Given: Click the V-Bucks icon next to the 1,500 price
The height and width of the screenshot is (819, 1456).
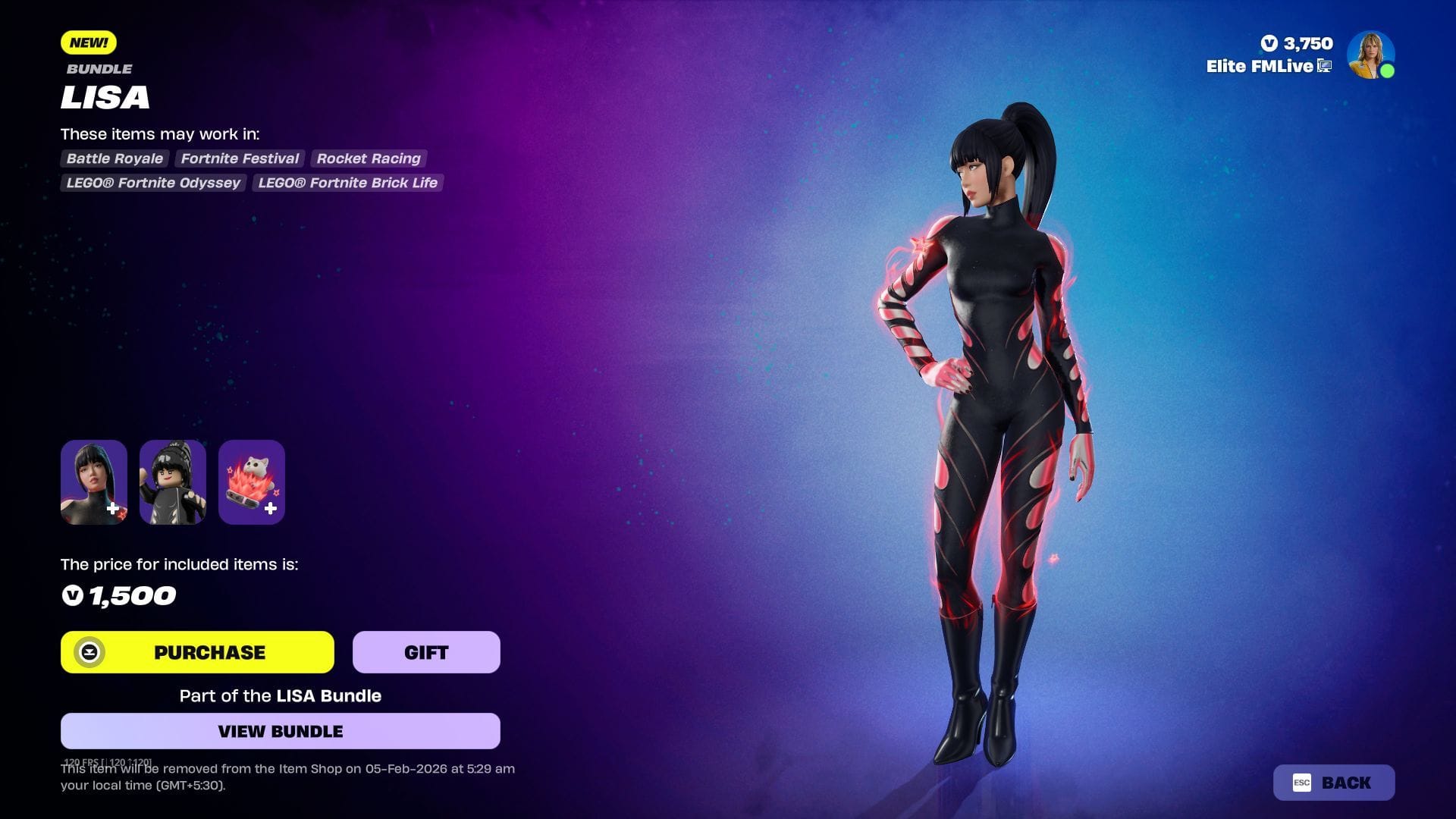Looking at the screenshot, I should pos(74,596).
